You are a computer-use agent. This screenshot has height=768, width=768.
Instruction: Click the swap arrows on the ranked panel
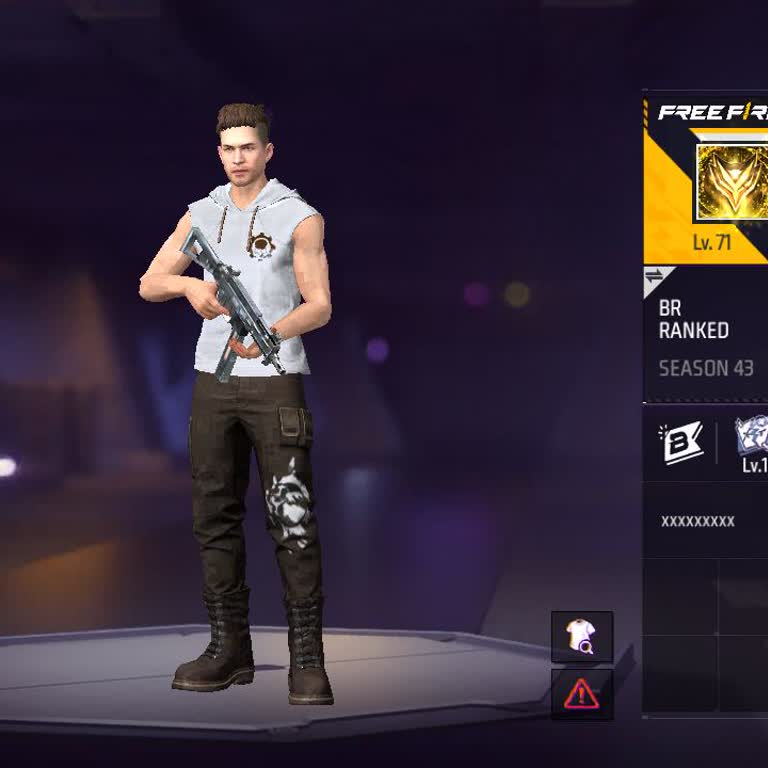coord(654,276)
